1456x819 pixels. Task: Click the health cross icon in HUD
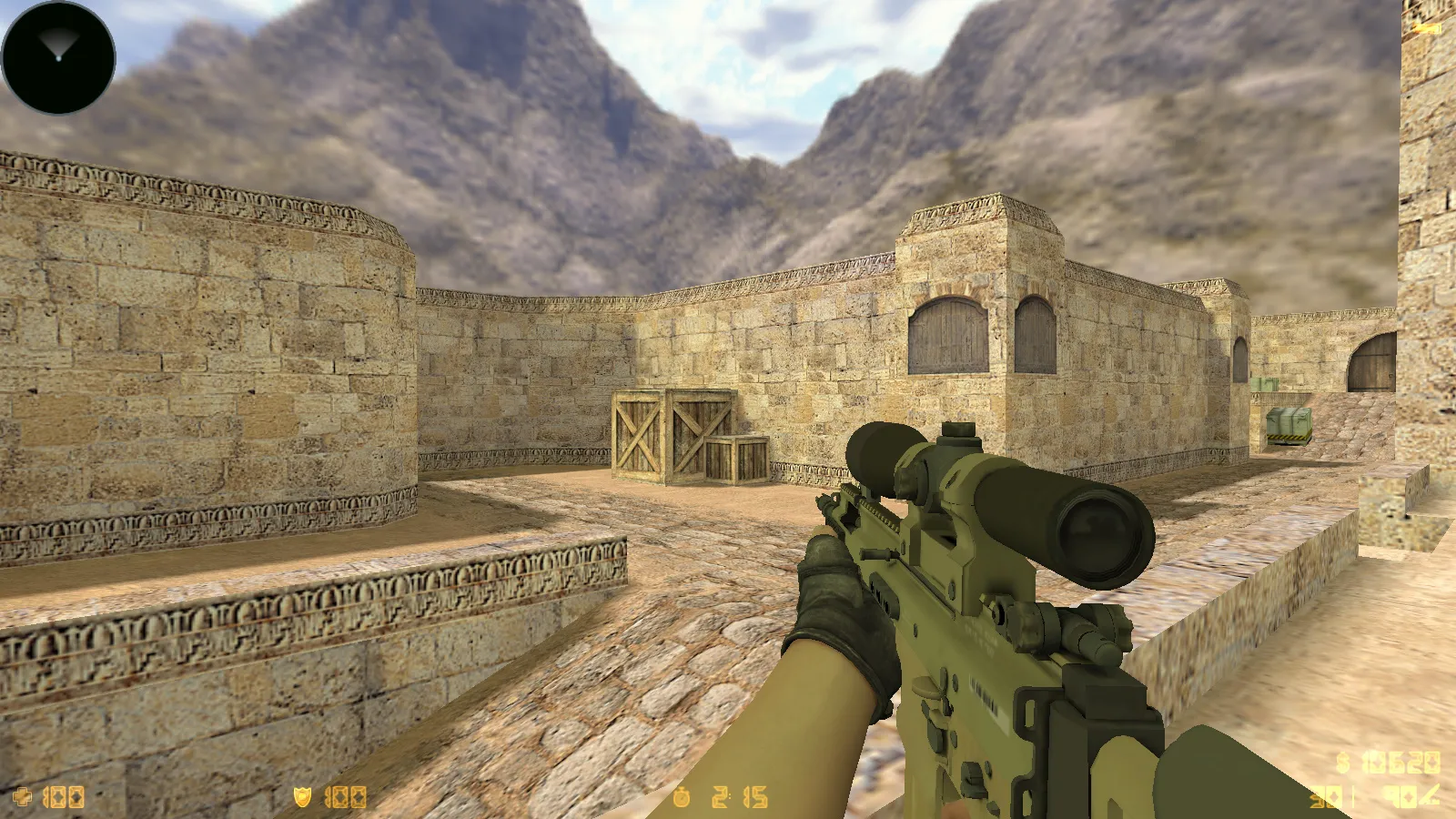pyautogui.click(x=22, y=797)
